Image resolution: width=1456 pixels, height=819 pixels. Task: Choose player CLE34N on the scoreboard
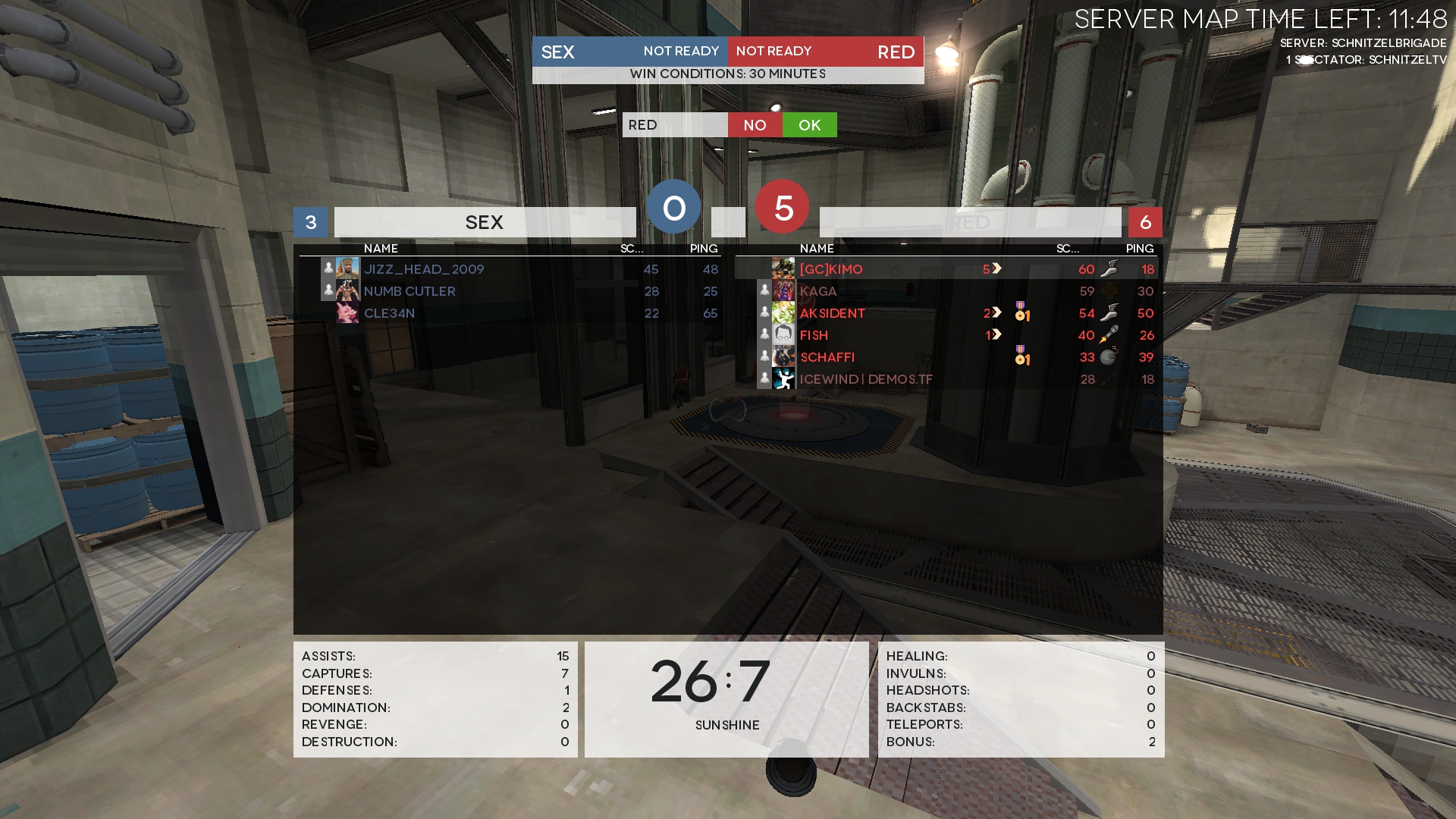click(389, 313)
